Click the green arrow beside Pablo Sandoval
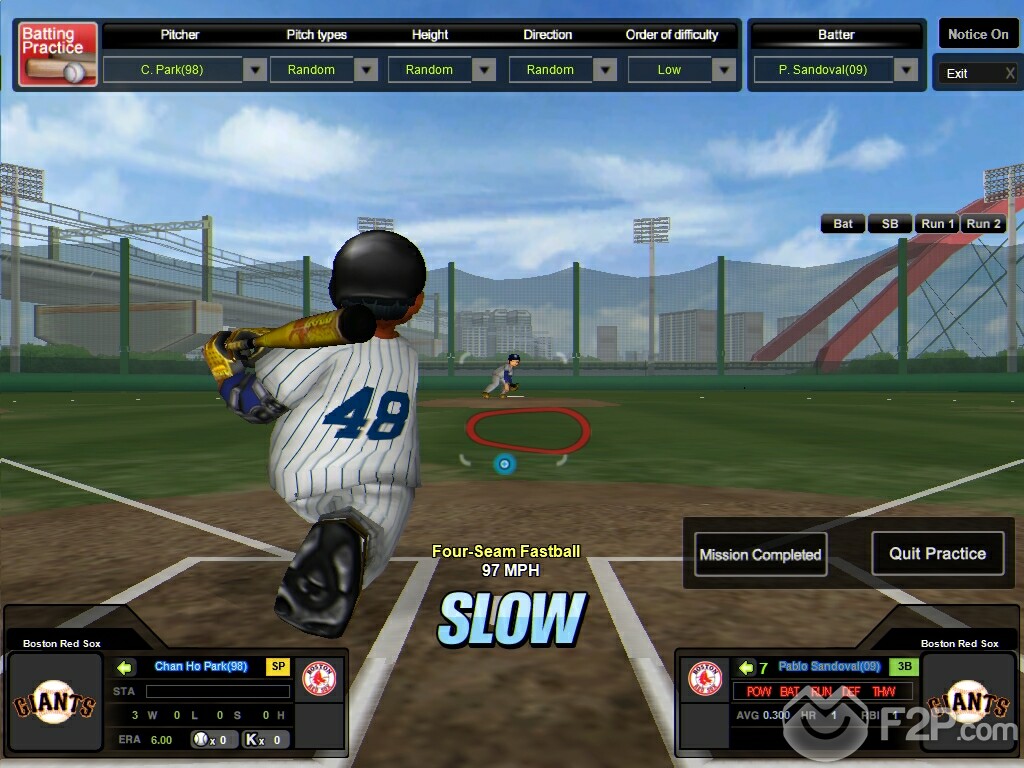The height and width of the screenshot is (768, 1024). 746,667
